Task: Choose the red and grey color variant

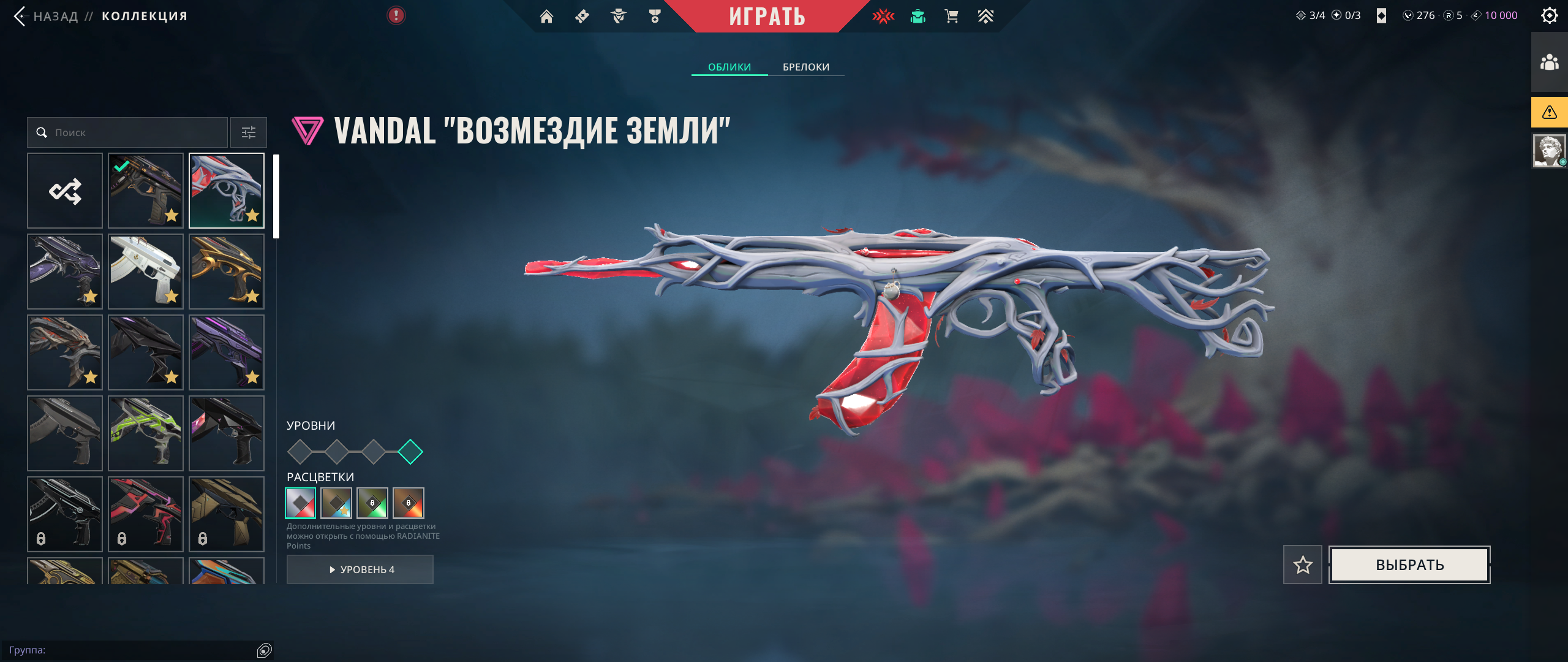Action: (x=301, y=503)
